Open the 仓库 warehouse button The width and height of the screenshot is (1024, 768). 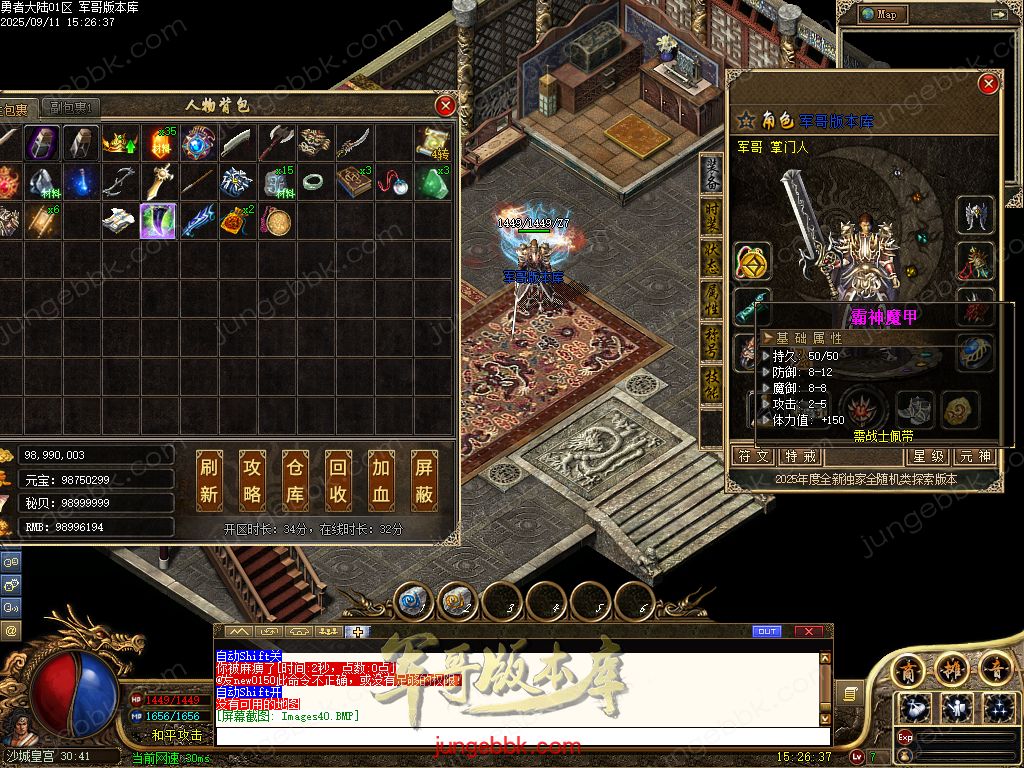pyautogui.click(x=295, y=480)
